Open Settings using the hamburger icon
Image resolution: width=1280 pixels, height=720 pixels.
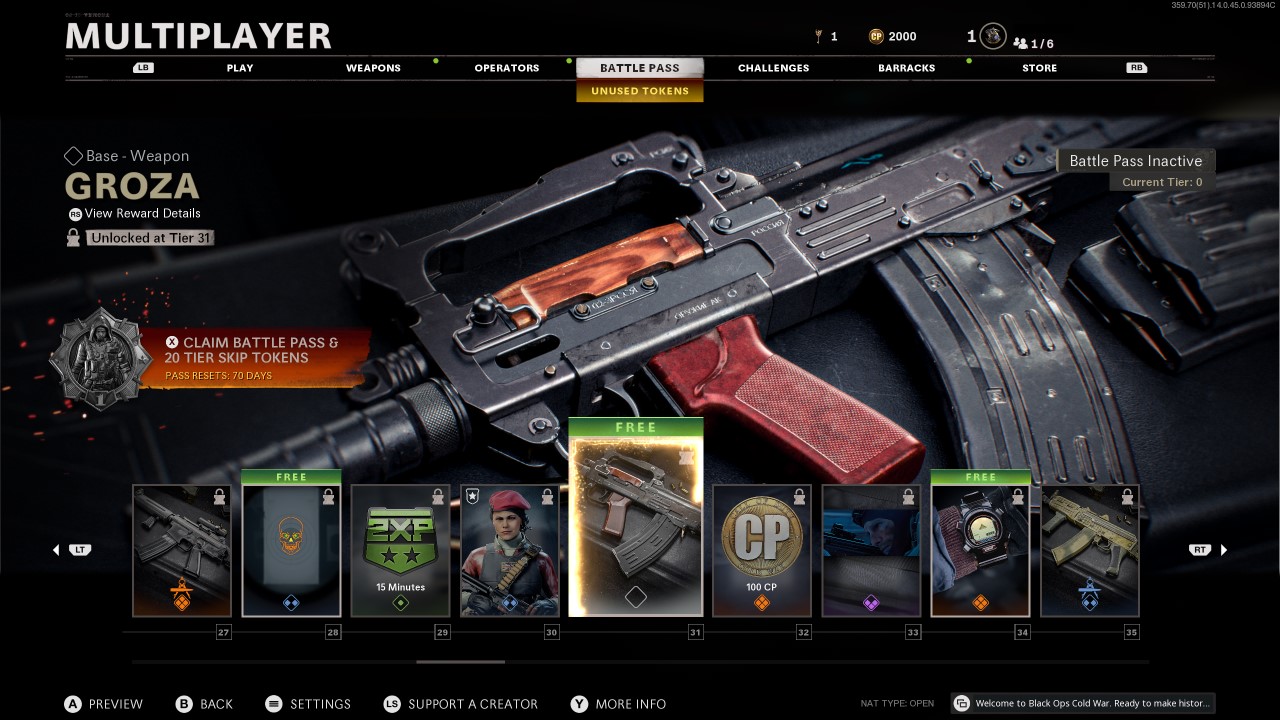274,704
